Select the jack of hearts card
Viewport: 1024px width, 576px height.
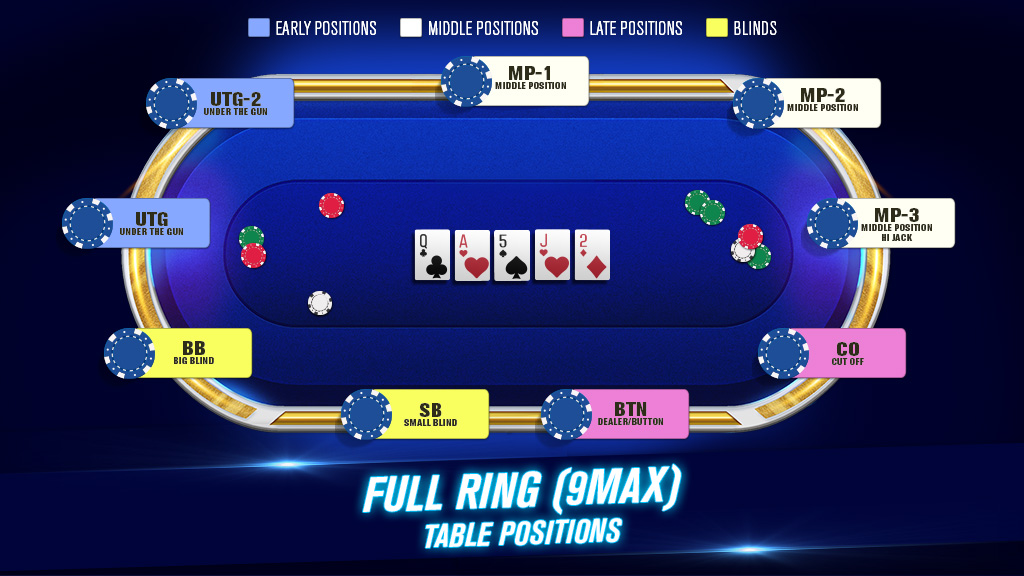(x=552, y=255)
